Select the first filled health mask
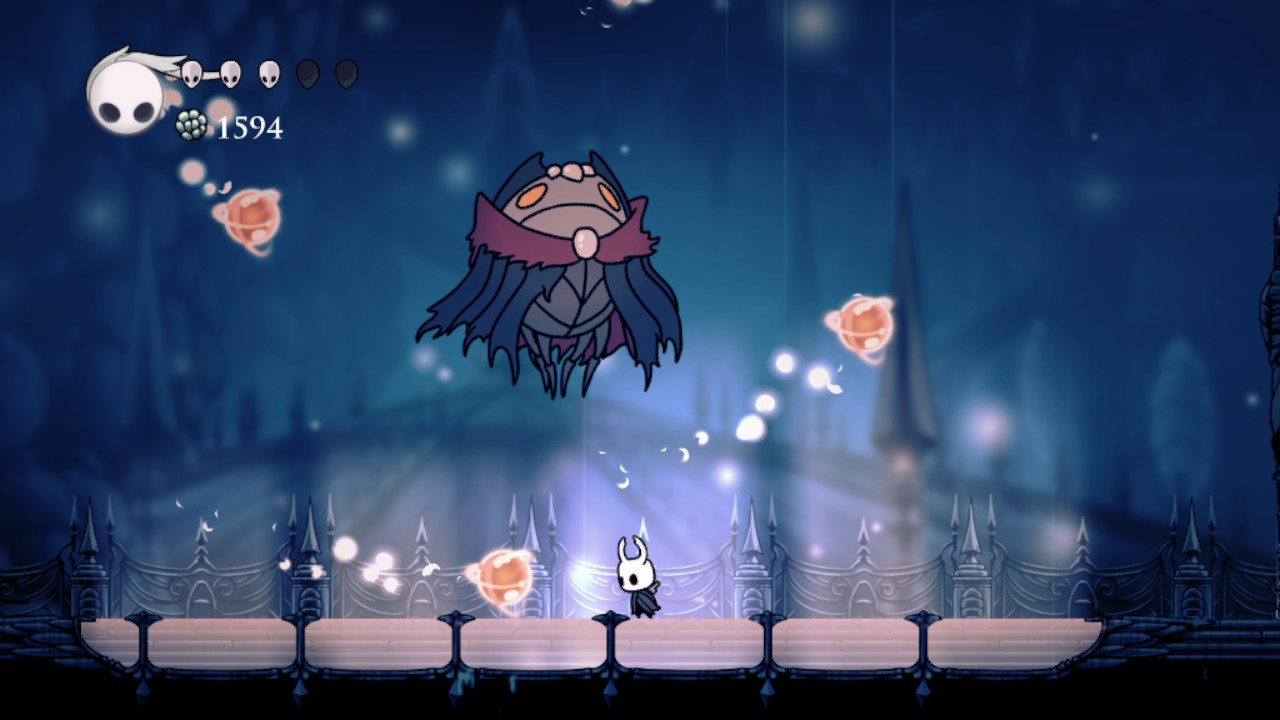Viewport: 1280px width, 720px height. click(191, 74)
